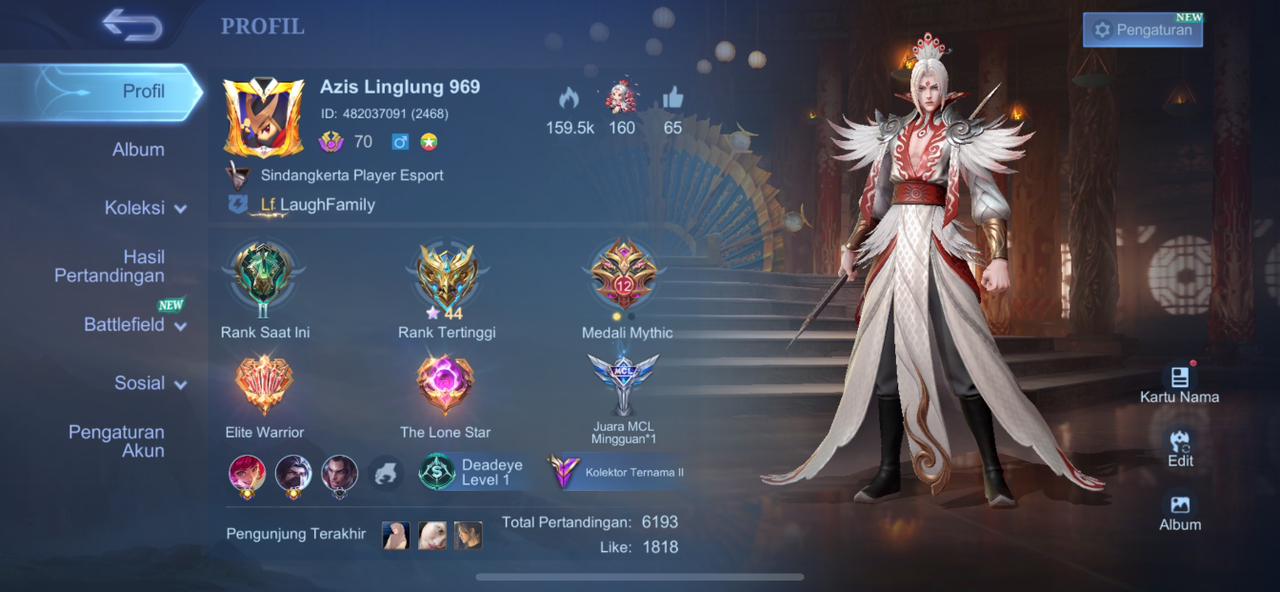1280x592 pixels.
Task: Open the Album icon beside the hero
Action: (1180, 512)
